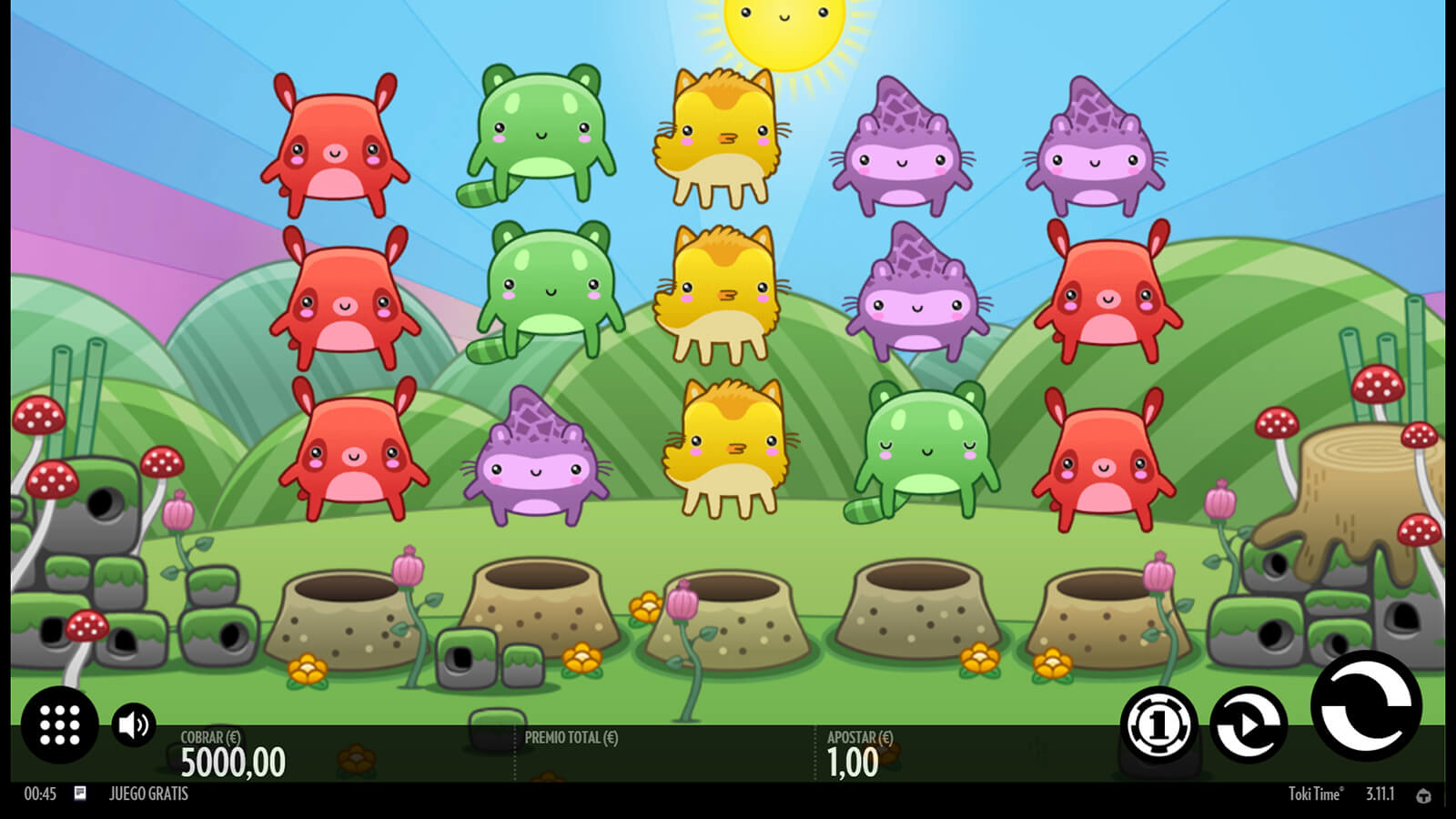This screenshot has width=1456, height=819.
Task: Click the small document icon beside the timer
Action: [80, 794]
